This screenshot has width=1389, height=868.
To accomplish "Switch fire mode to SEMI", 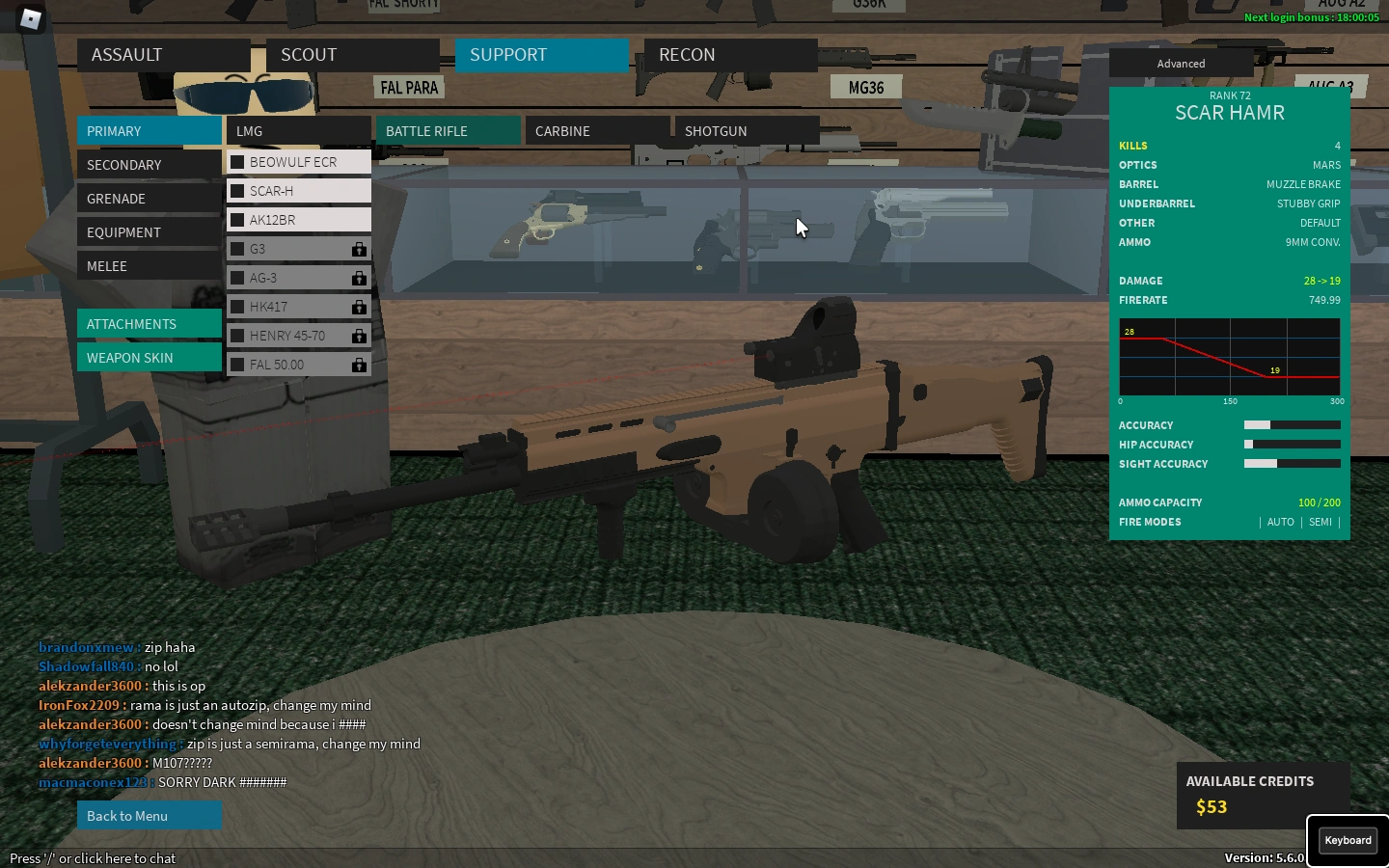I will (x=1321, y=522).
